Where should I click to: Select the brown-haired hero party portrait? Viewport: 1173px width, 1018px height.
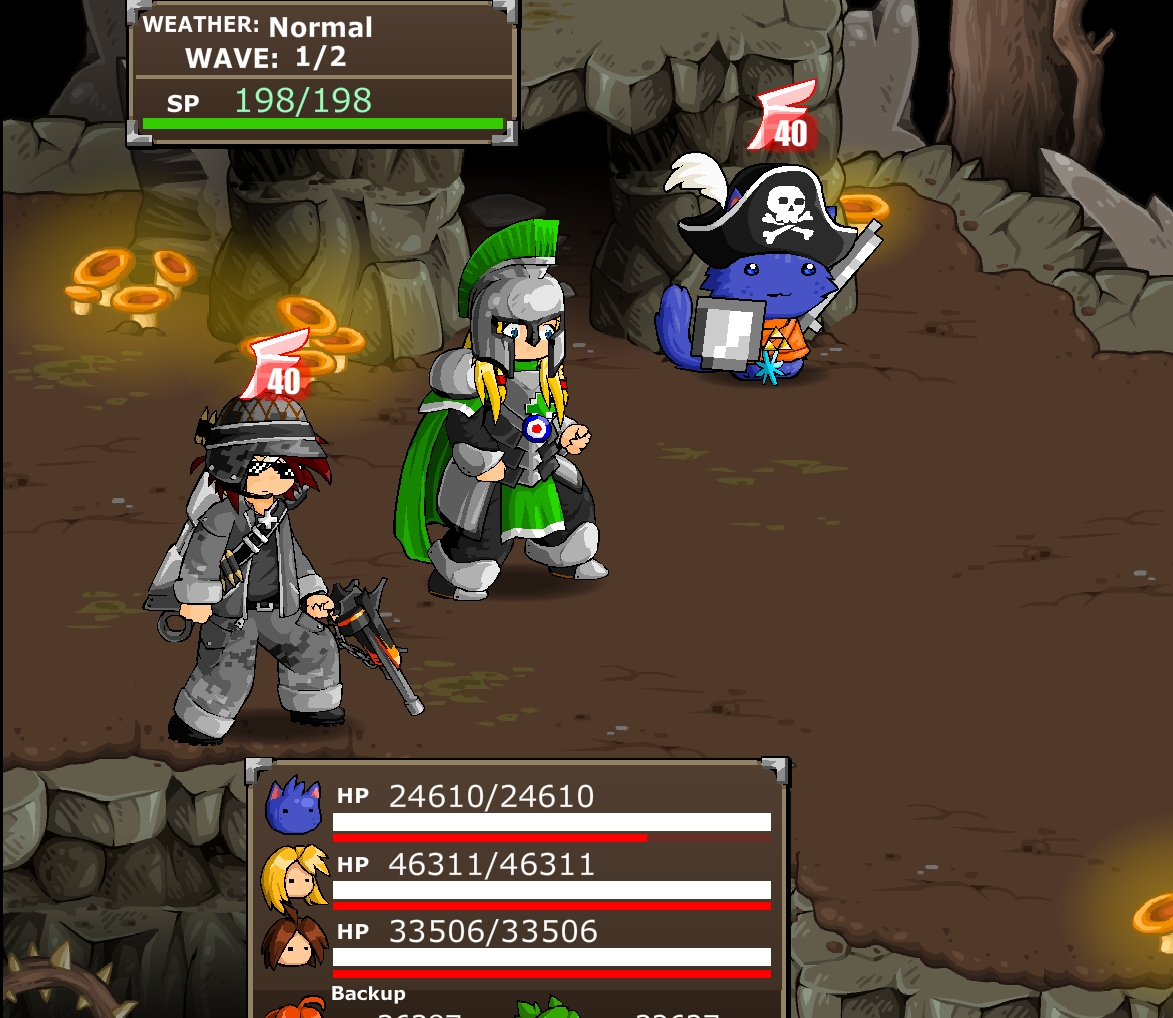coord(294,942)
